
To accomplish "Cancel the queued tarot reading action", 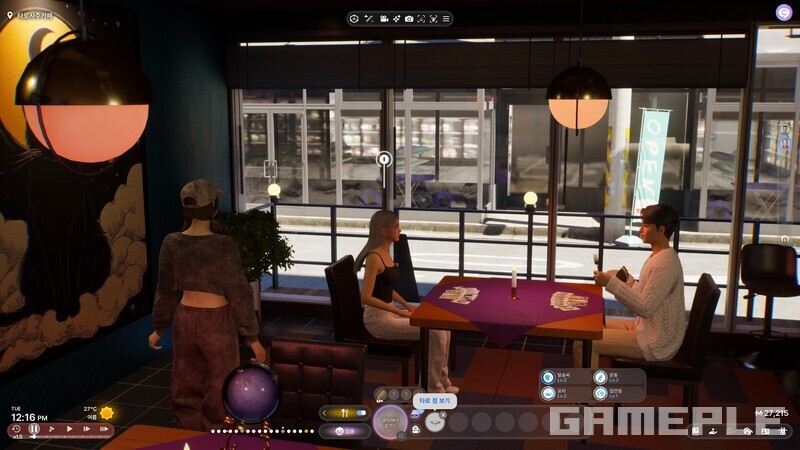I will coord(443,414).
